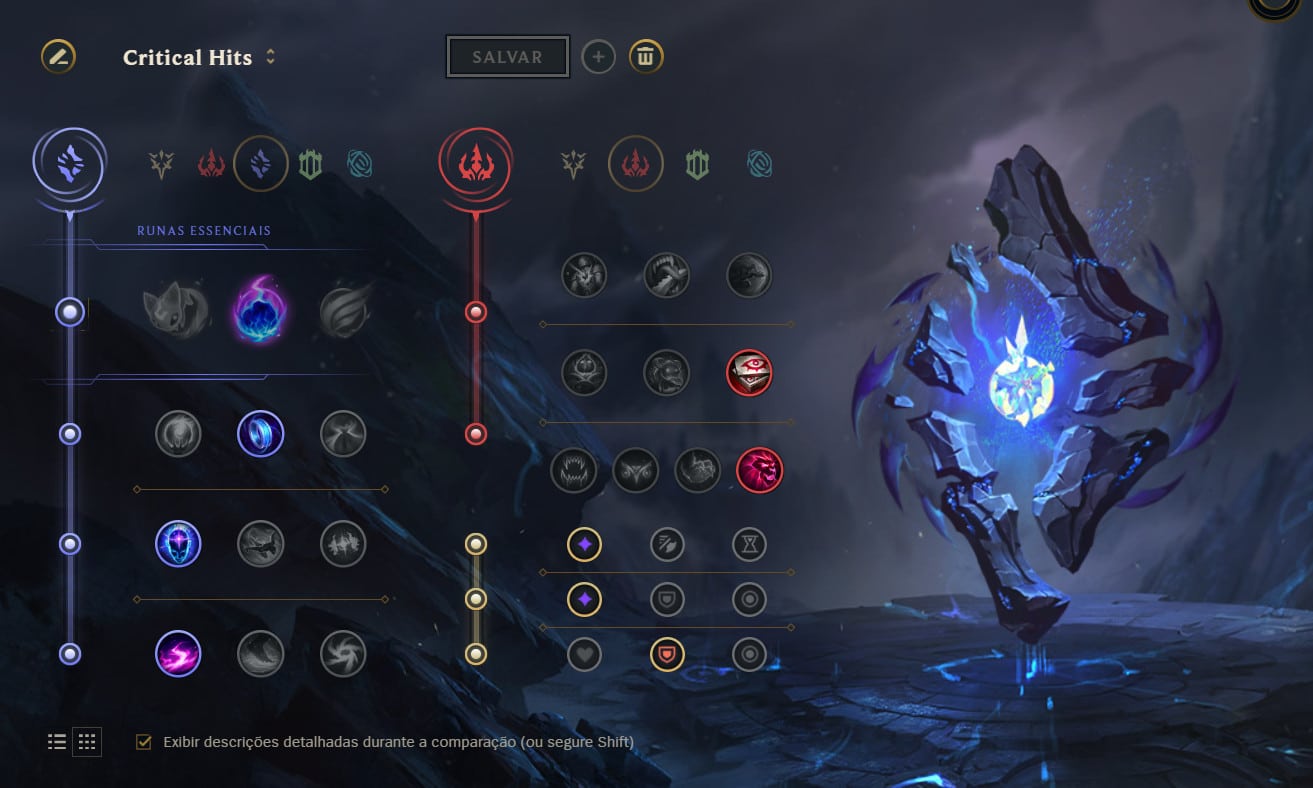Choose the health stat shard
The image size is (1313, 788).
pos(584,654)
